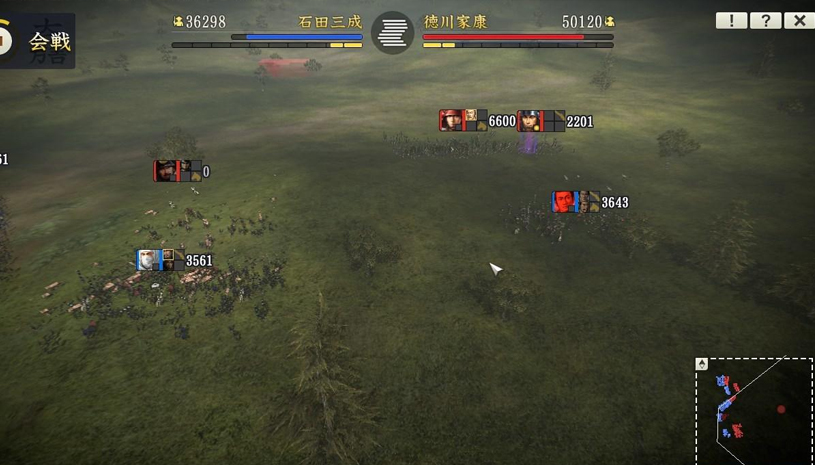Pick the red unit with 3643 troops

tap(576, 202)
